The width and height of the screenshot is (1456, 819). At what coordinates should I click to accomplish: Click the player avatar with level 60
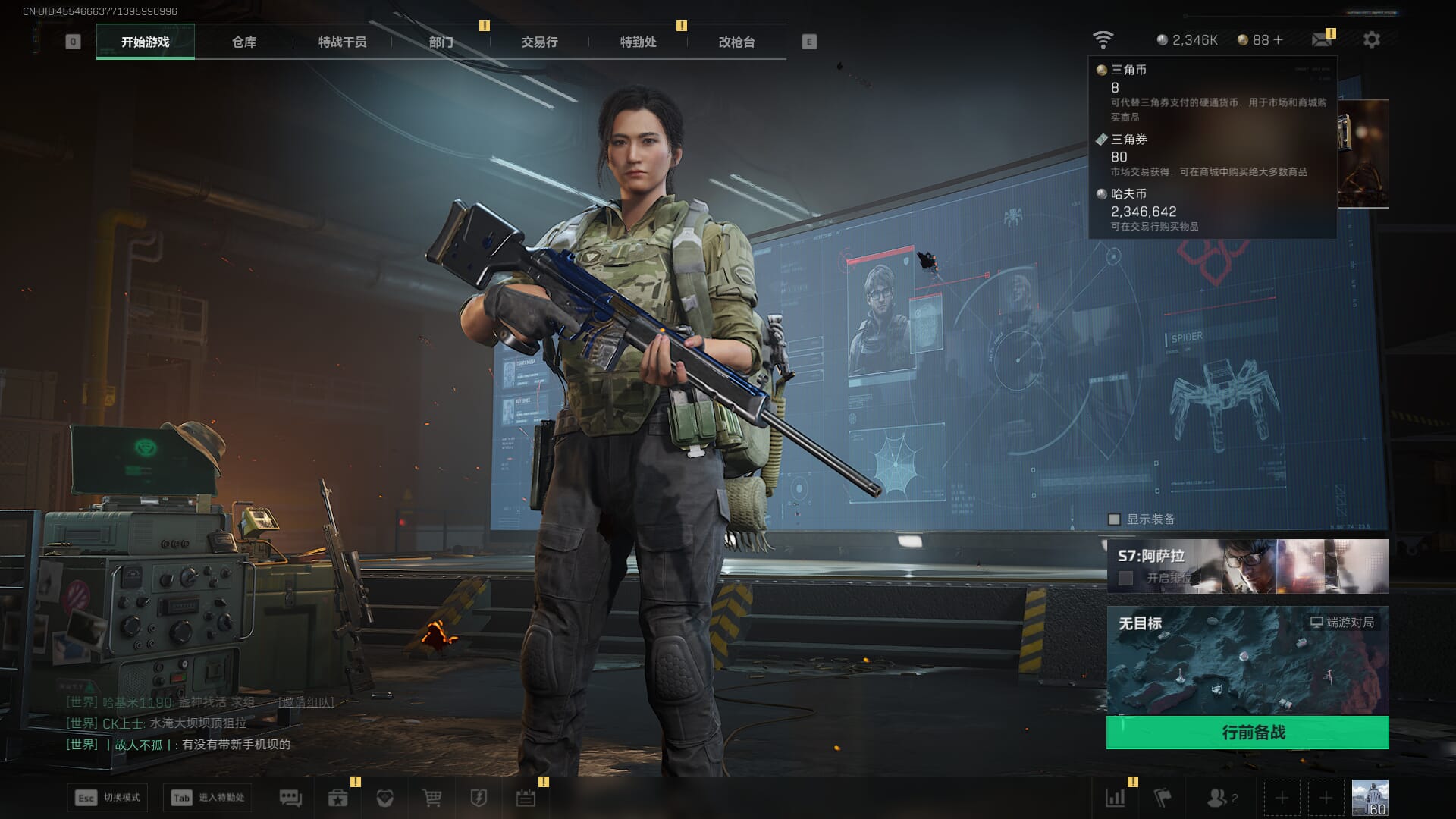click(1370, 798)
